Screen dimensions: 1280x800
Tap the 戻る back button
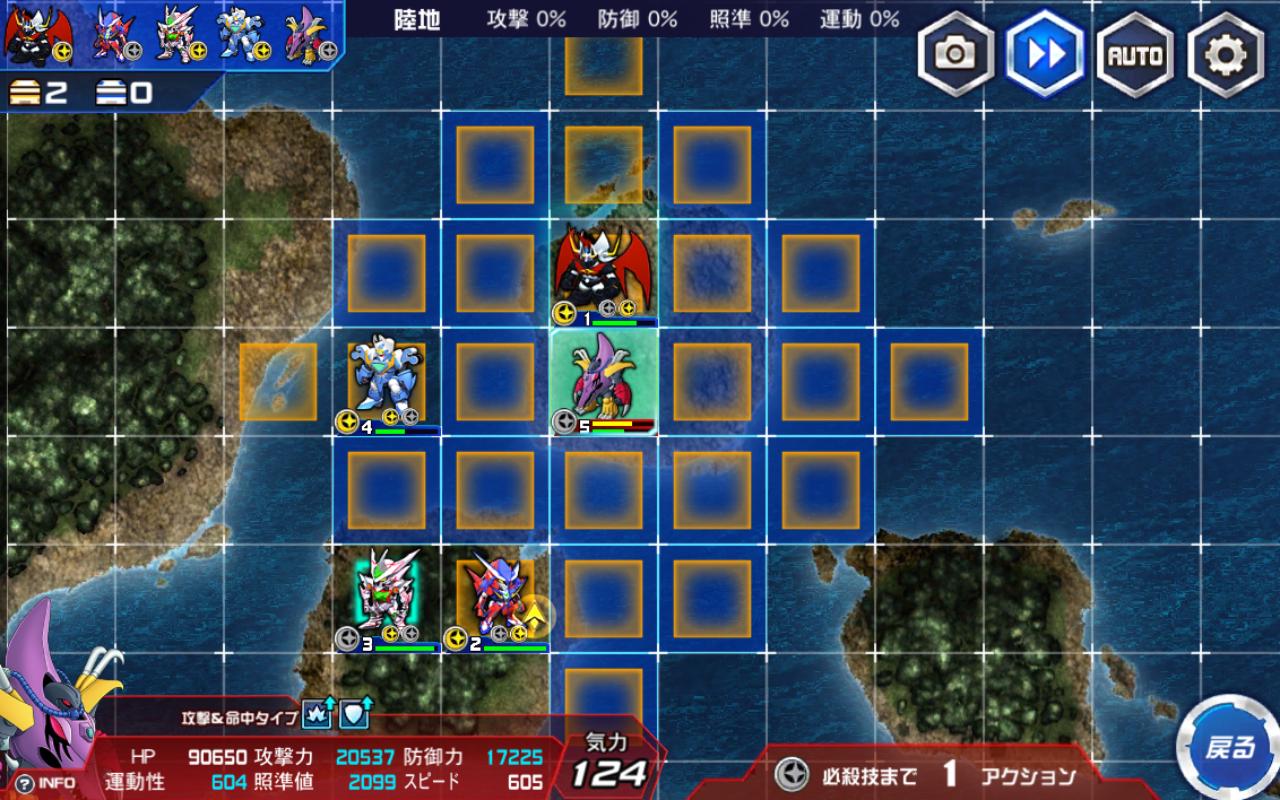[1228, 747]
